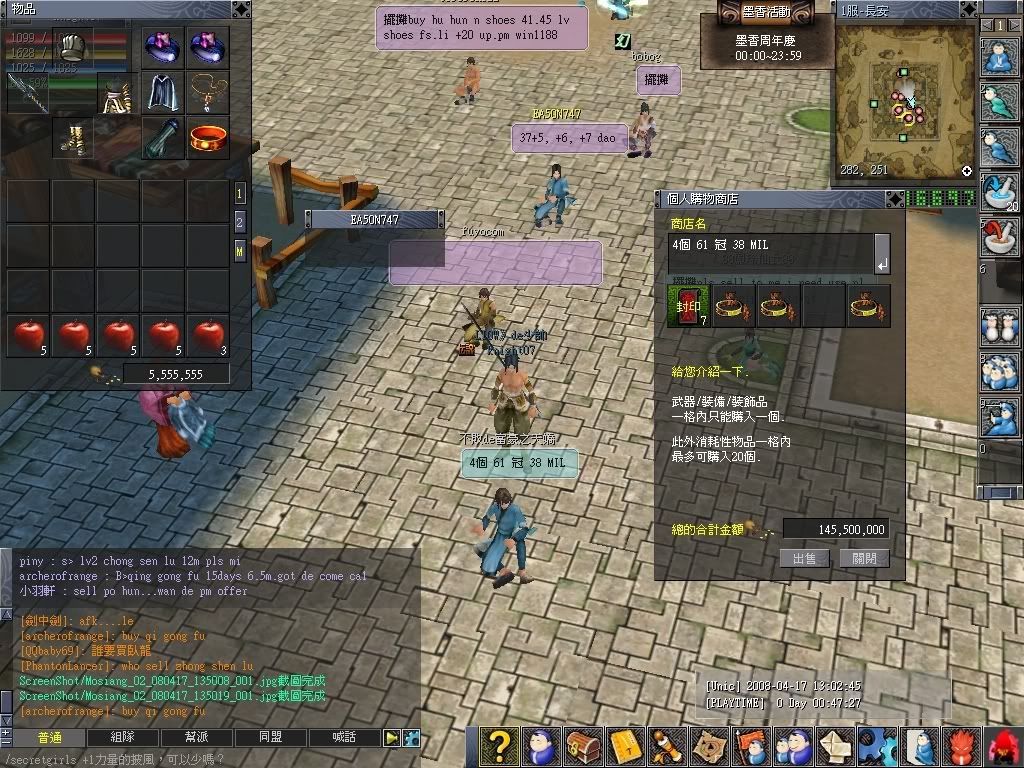The height and width of the screenshot is (768, 1024).
Task: Click the 出售 sell button
Action: [804, 558]
